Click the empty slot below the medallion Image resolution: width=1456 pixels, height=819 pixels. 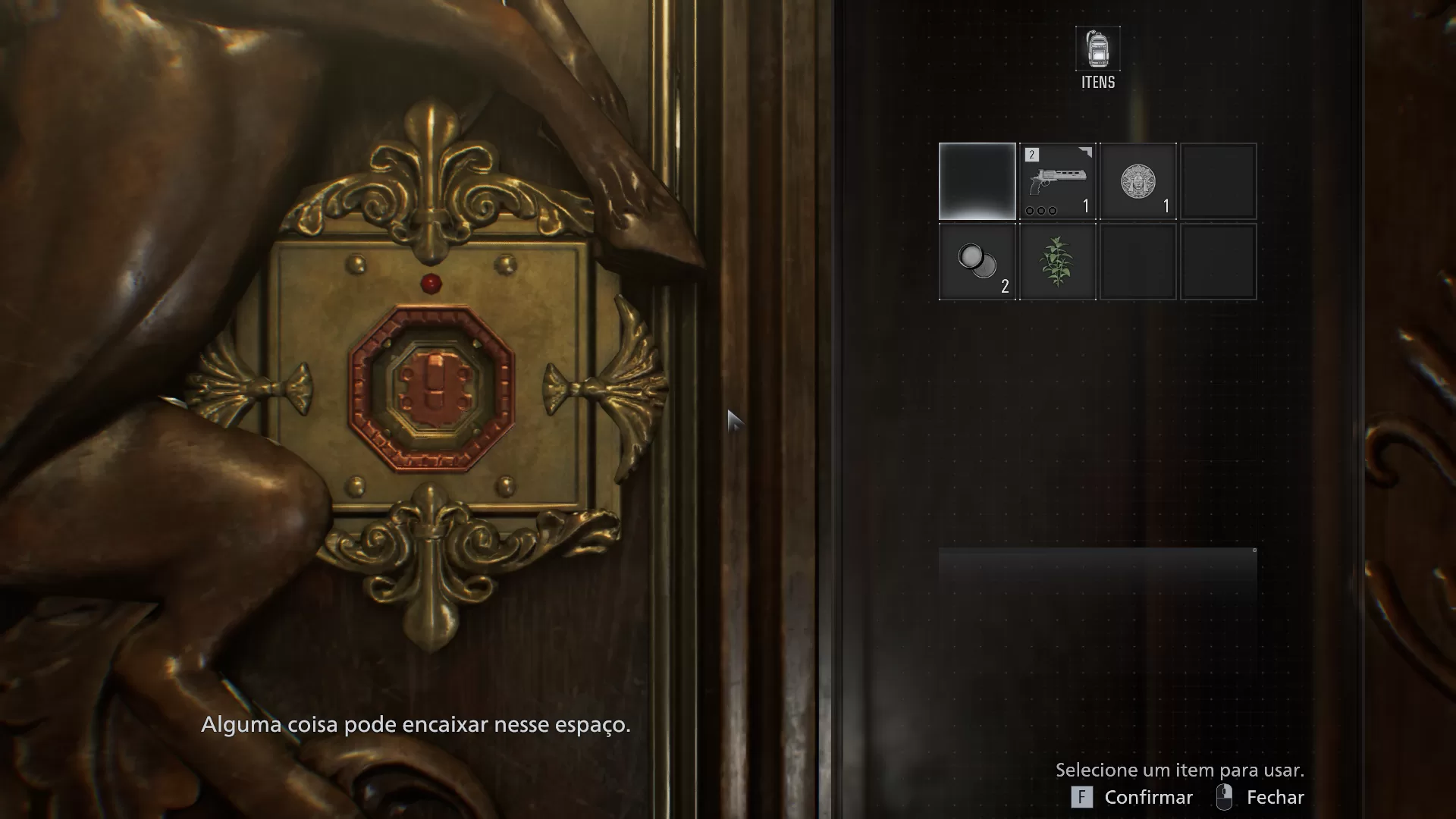point(1138,262)
